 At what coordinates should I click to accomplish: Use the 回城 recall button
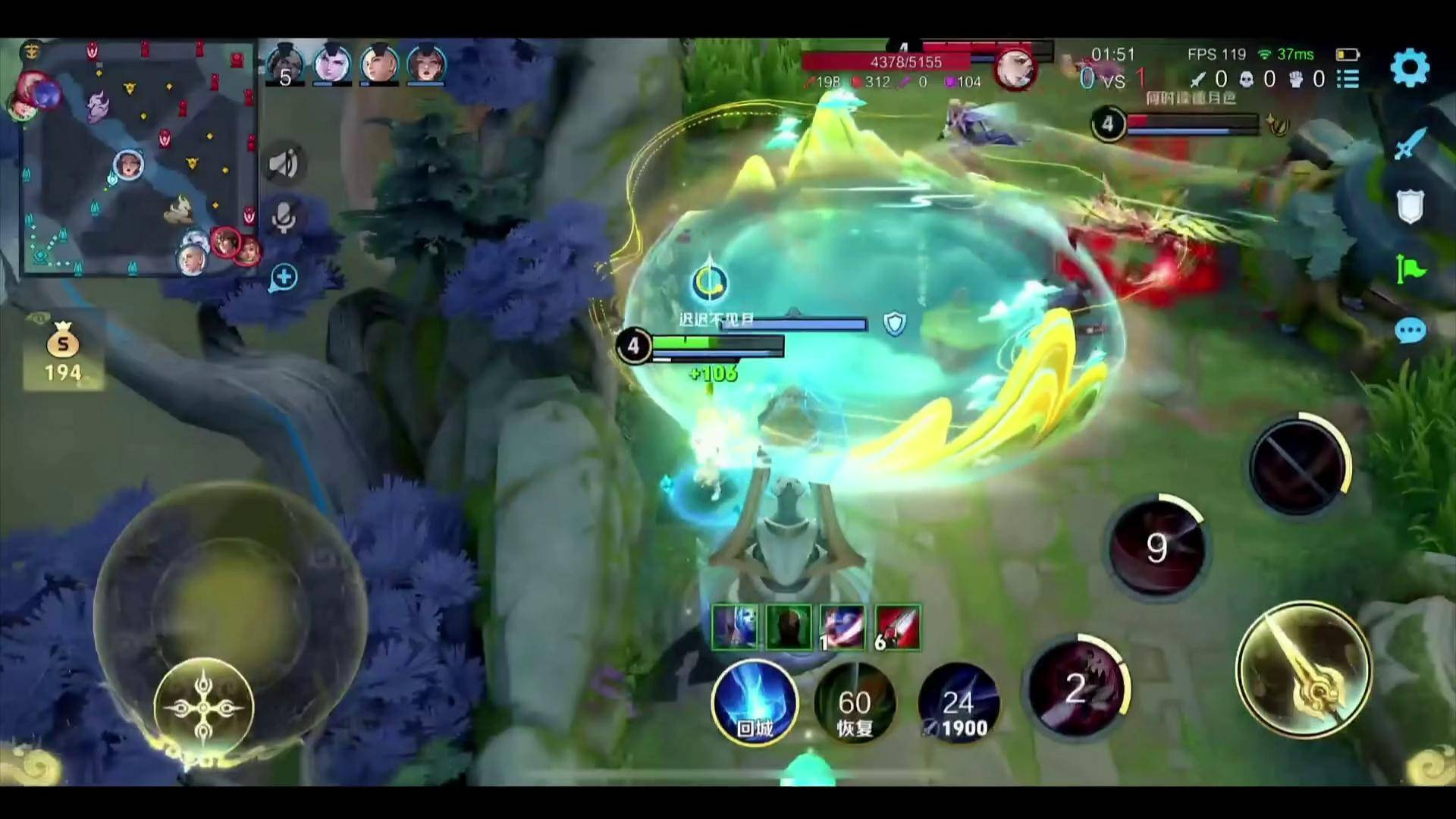pyautogui.click(x=755, y=703)
